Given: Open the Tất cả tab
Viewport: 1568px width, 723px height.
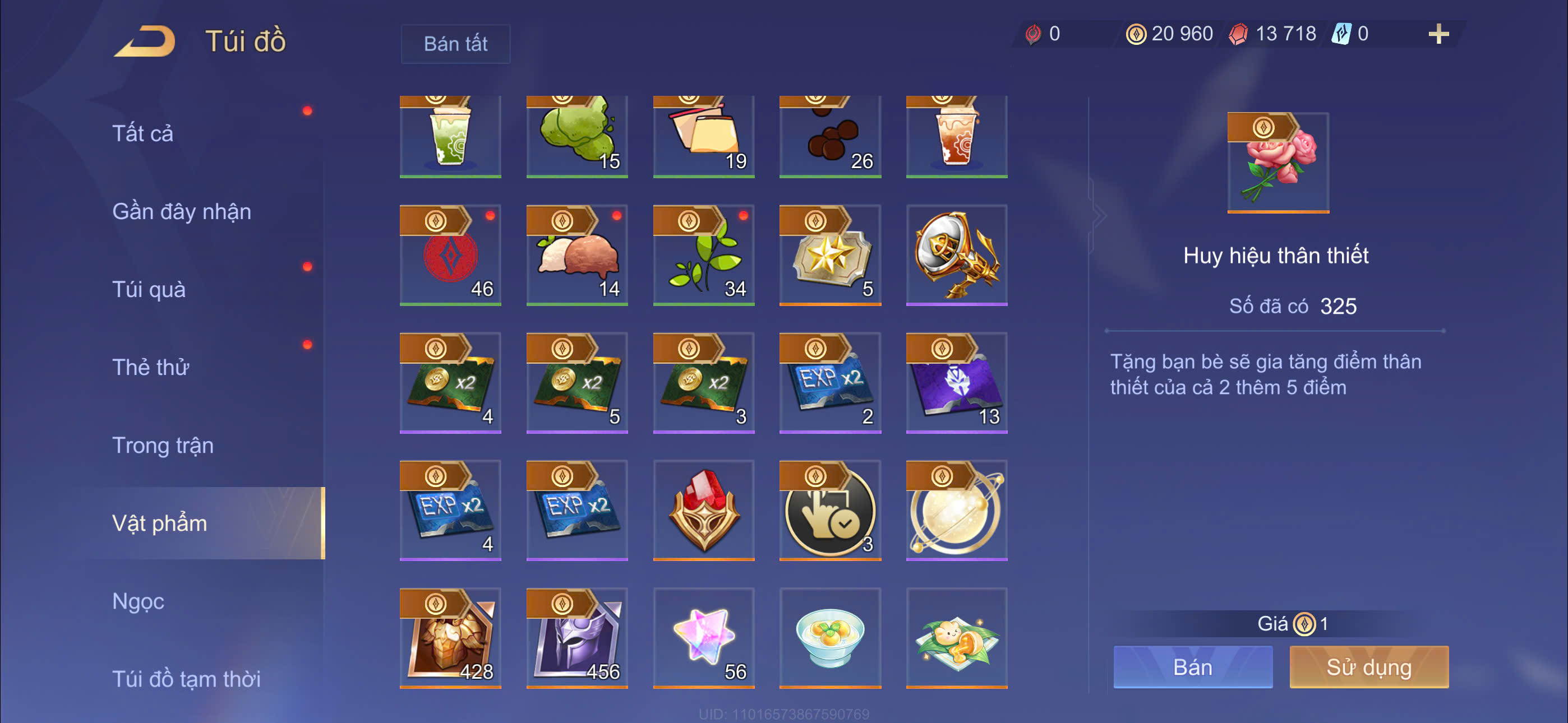Looking at the screenshot, I should point(143,133).
